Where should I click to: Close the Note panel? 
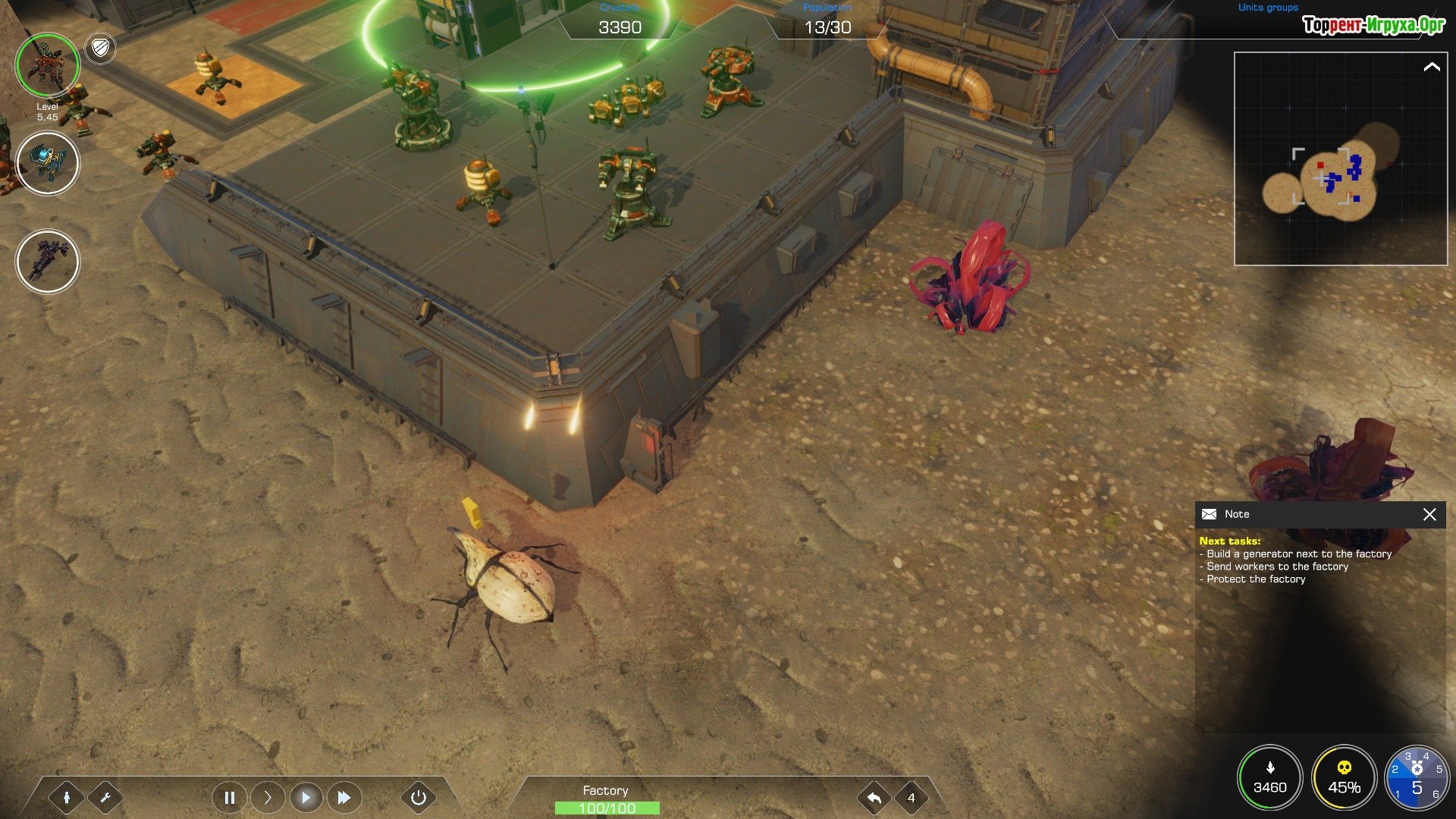[1429, 515]
